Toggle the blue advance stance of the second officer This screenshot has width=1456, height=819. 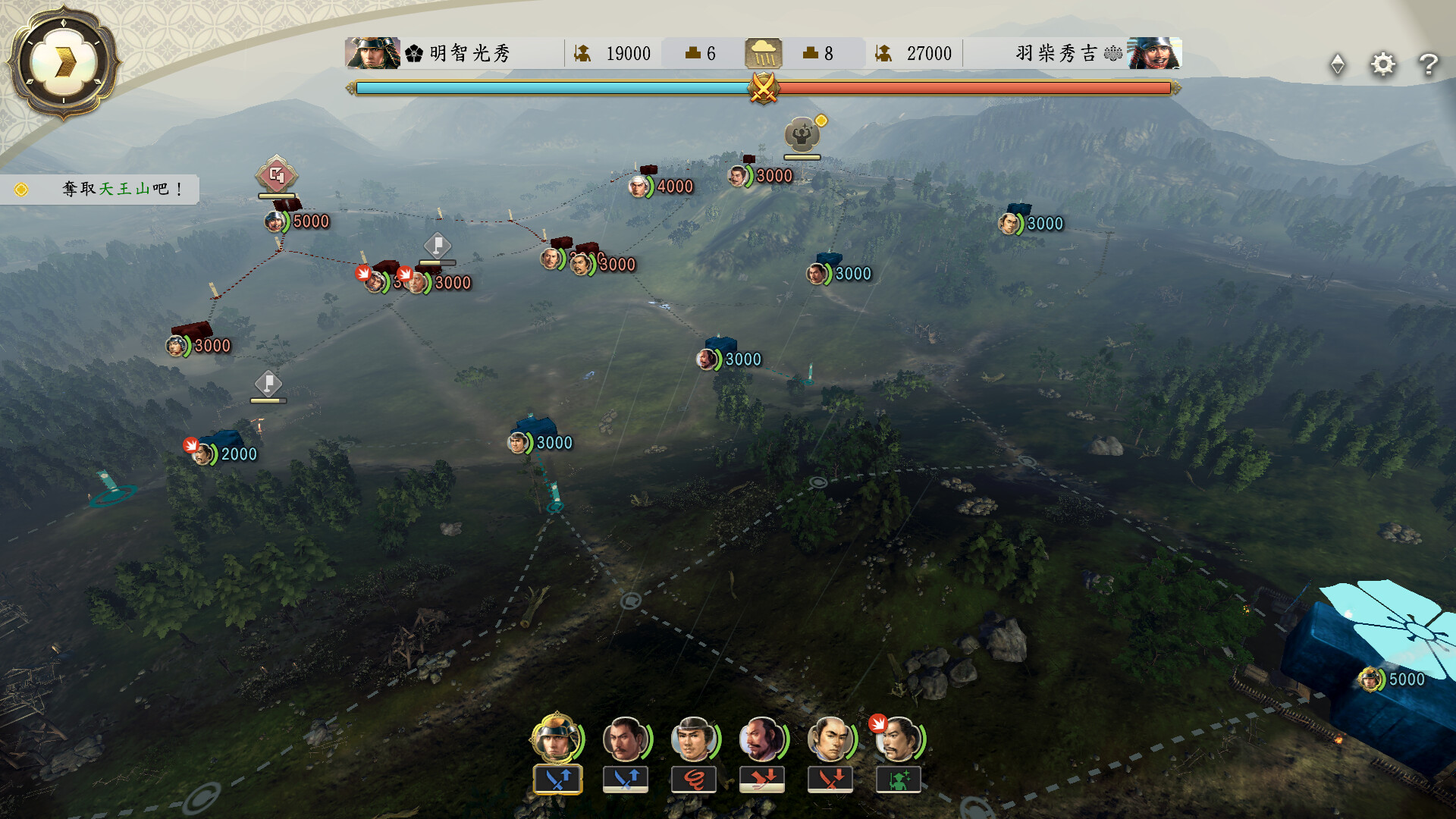pos(626,778)
